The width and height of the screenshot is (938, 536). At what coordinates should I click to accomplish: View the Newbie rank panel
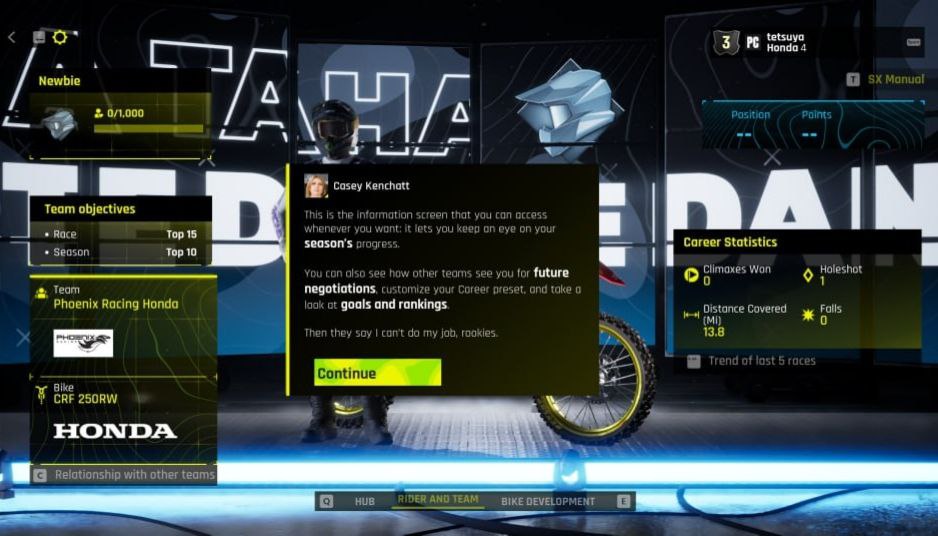120,112
